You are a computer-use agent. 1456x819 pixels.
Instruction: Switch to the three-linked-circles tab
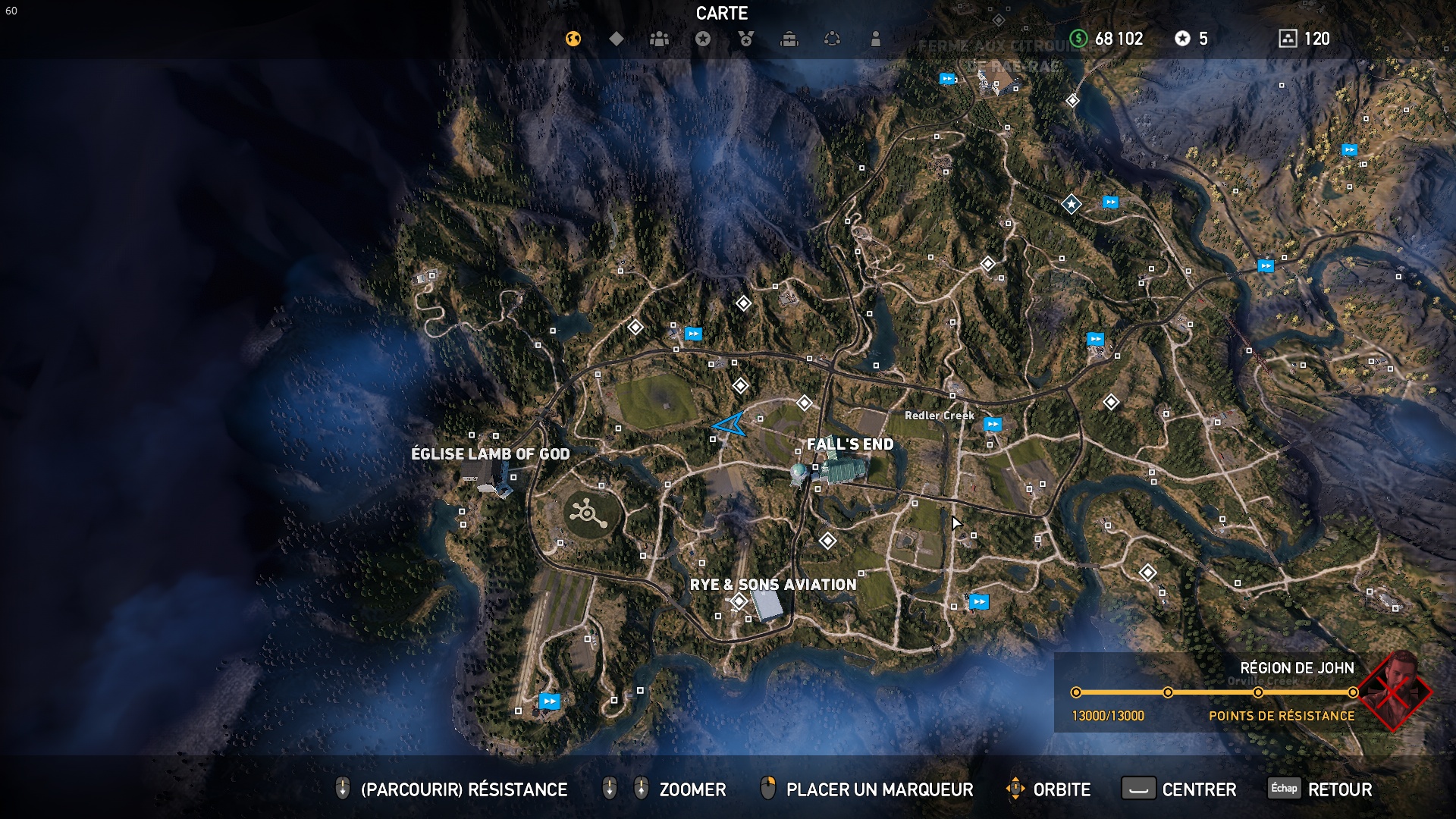point(833,39)
